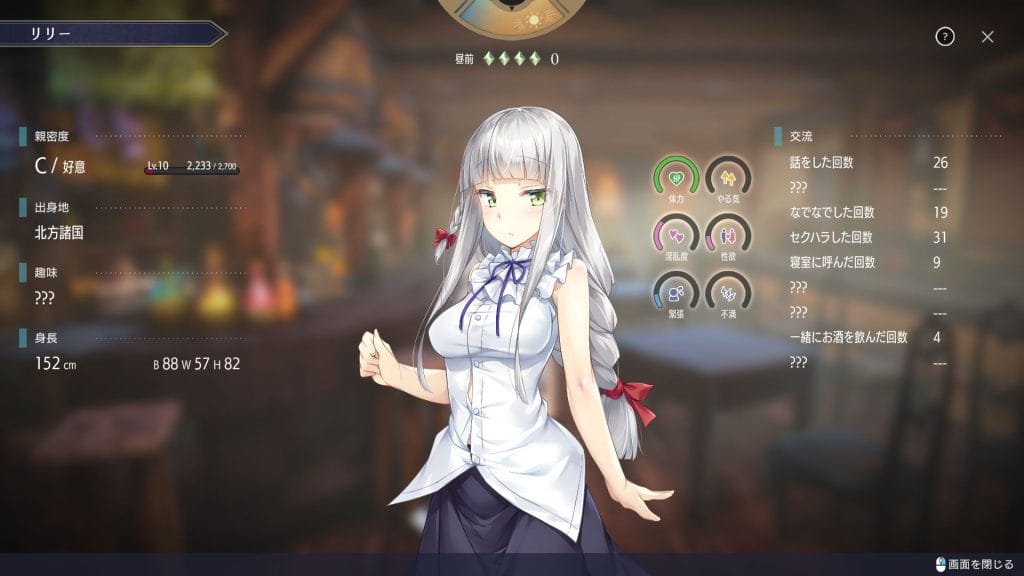Image resolution: width=1024 pixels, height=576 pixels.
Task: Select the 緊張 tension gauge icon
Action: click(x=676, y=291)
